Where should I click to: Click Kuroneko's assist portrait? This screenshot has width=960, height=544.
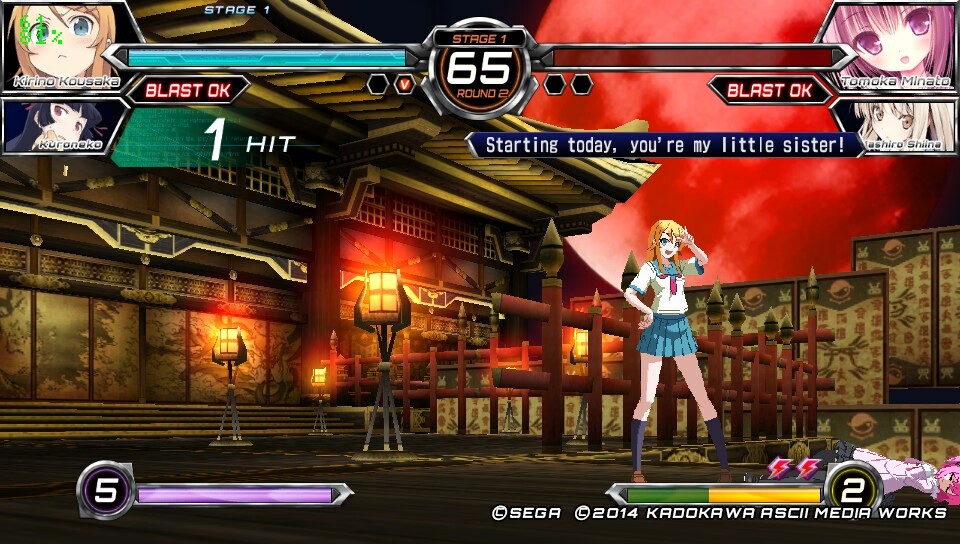point(60,126)
